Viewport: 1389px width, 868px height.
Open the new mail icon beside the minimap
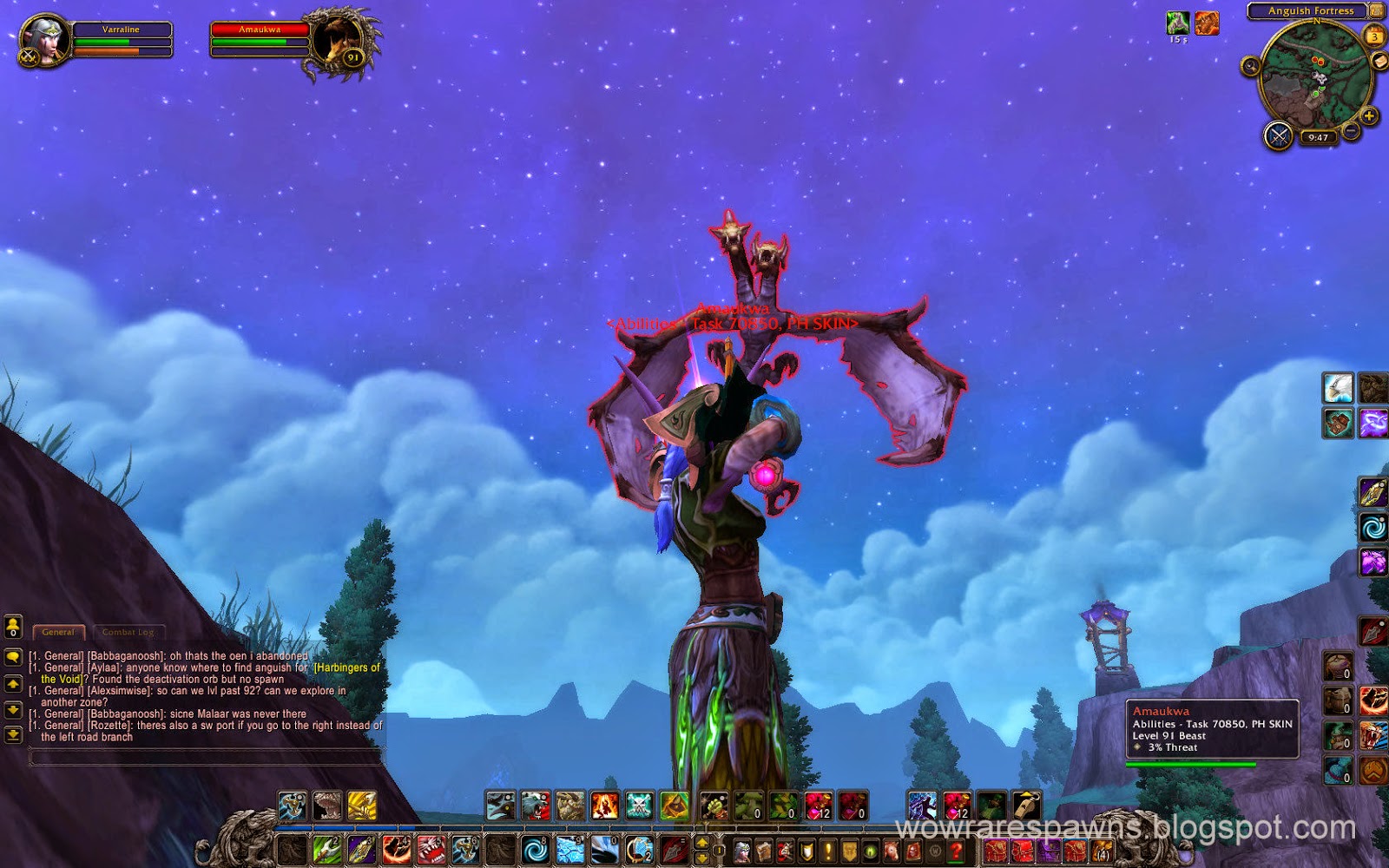pyautogui.click(x=1379, y=62)
